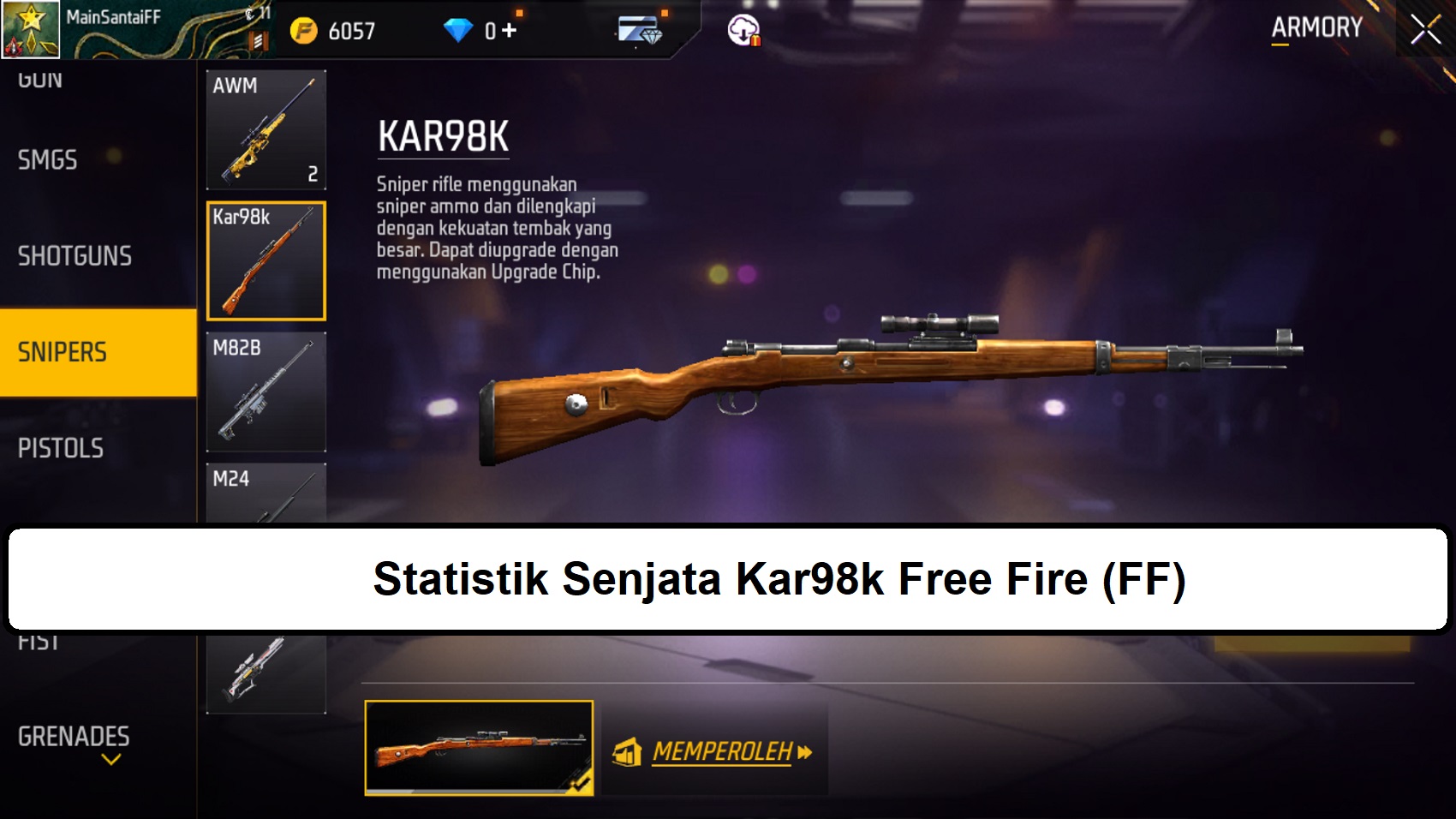Open the ARMORY link
This screenshot has width=1456, height=819.
[1316, 27]
